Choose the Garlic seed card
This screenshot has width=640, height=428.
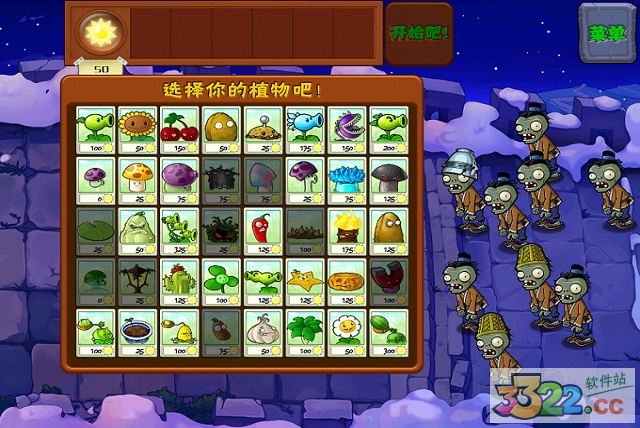coord(262,333)
